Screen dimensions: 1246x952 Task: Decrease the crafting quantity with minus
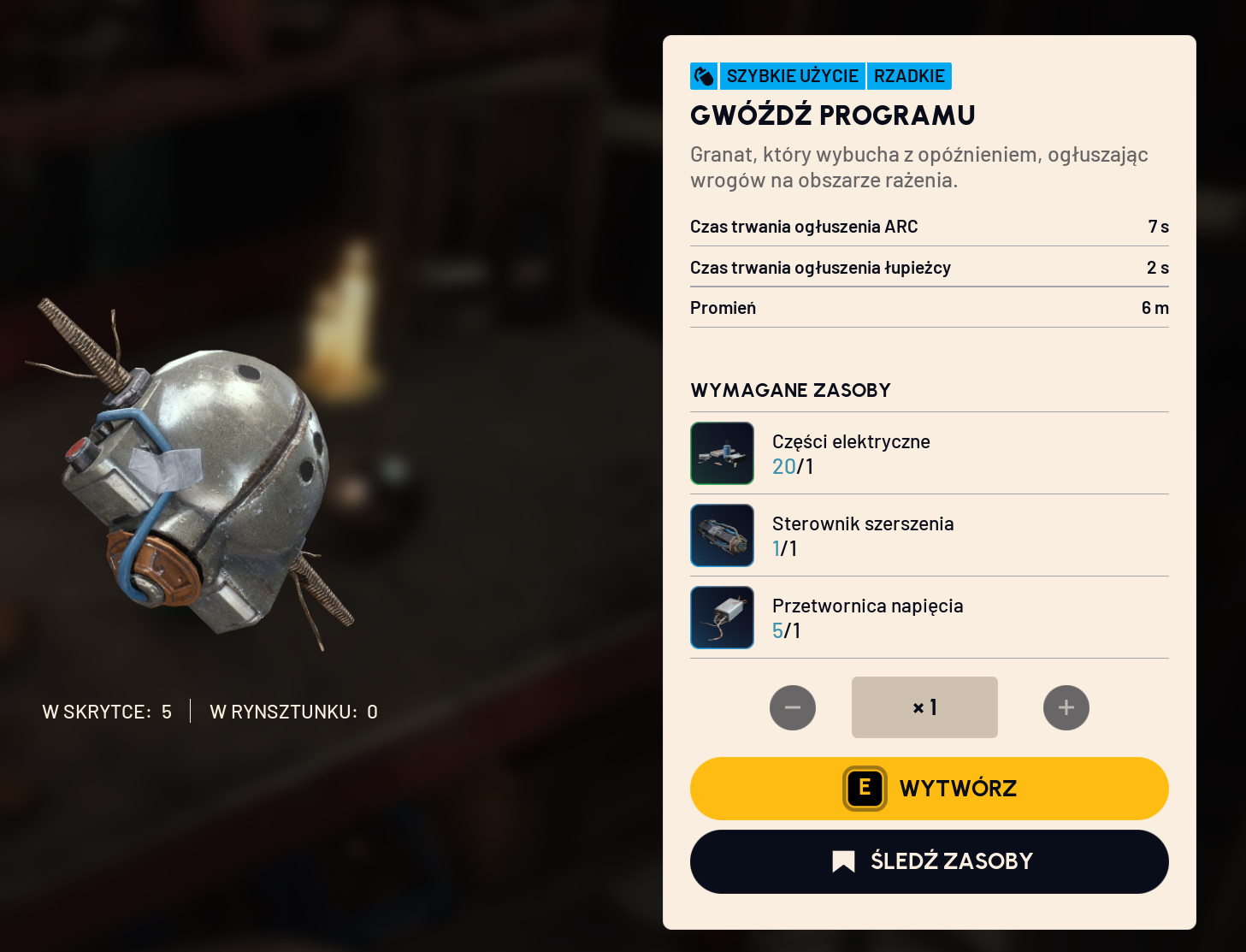793,707
